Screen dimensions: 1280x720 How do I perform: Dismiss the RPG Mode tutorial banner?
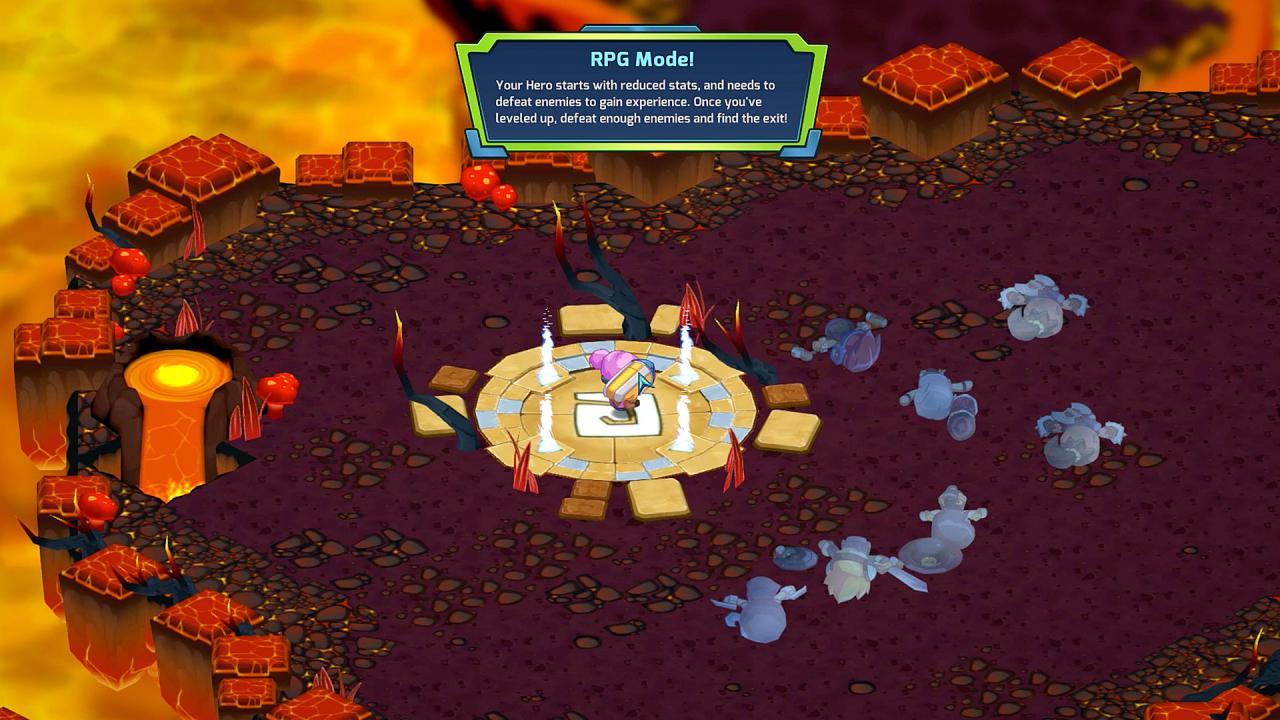tap(641, 92)
